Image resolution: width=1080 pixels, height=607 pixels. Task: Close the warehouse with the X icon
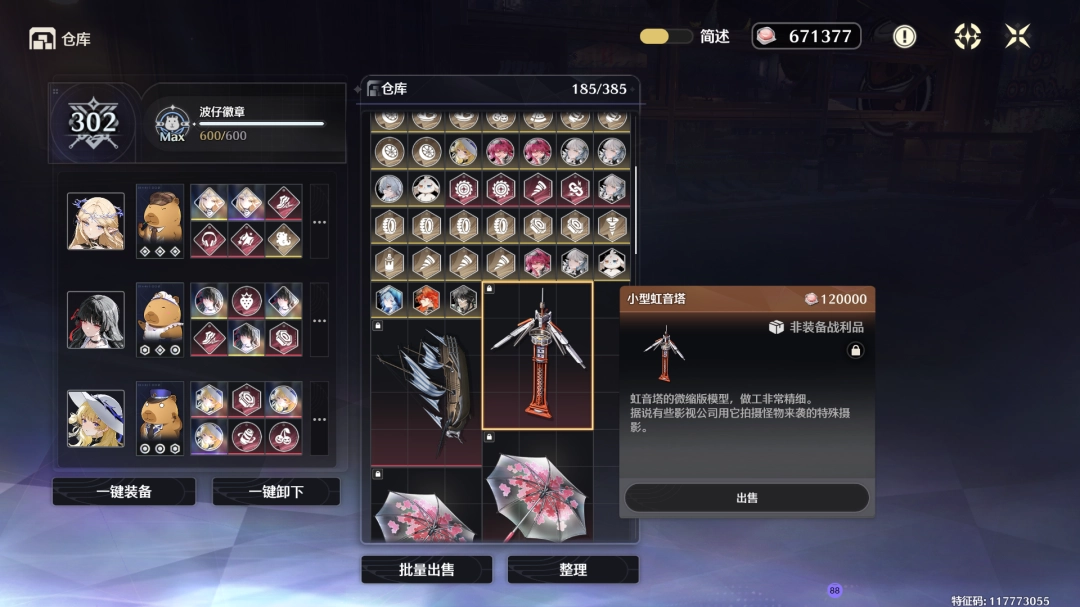tap(1017, 36)
